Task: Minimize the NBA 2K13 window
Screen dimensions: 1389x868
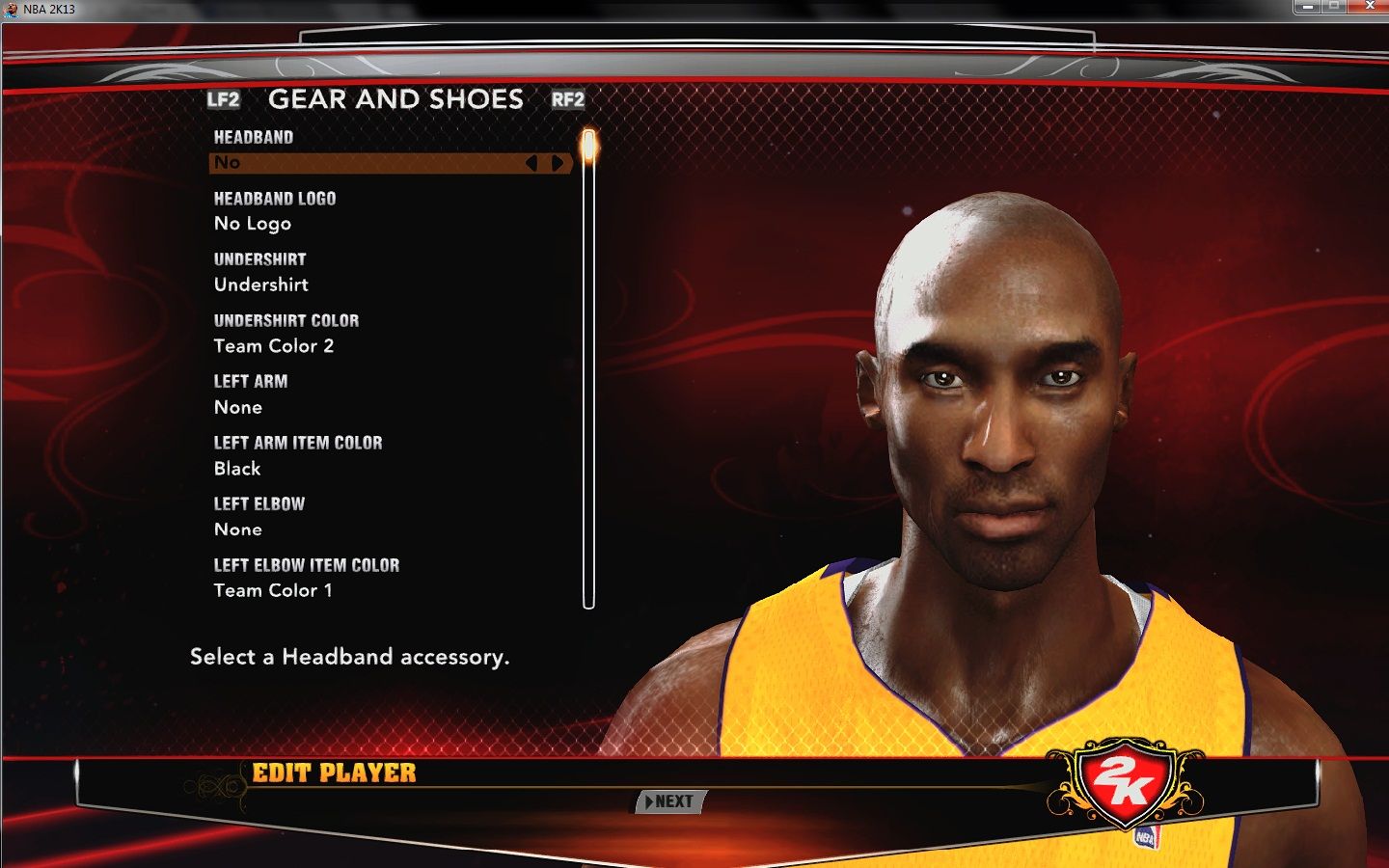Action: [x=1308, y=7]
